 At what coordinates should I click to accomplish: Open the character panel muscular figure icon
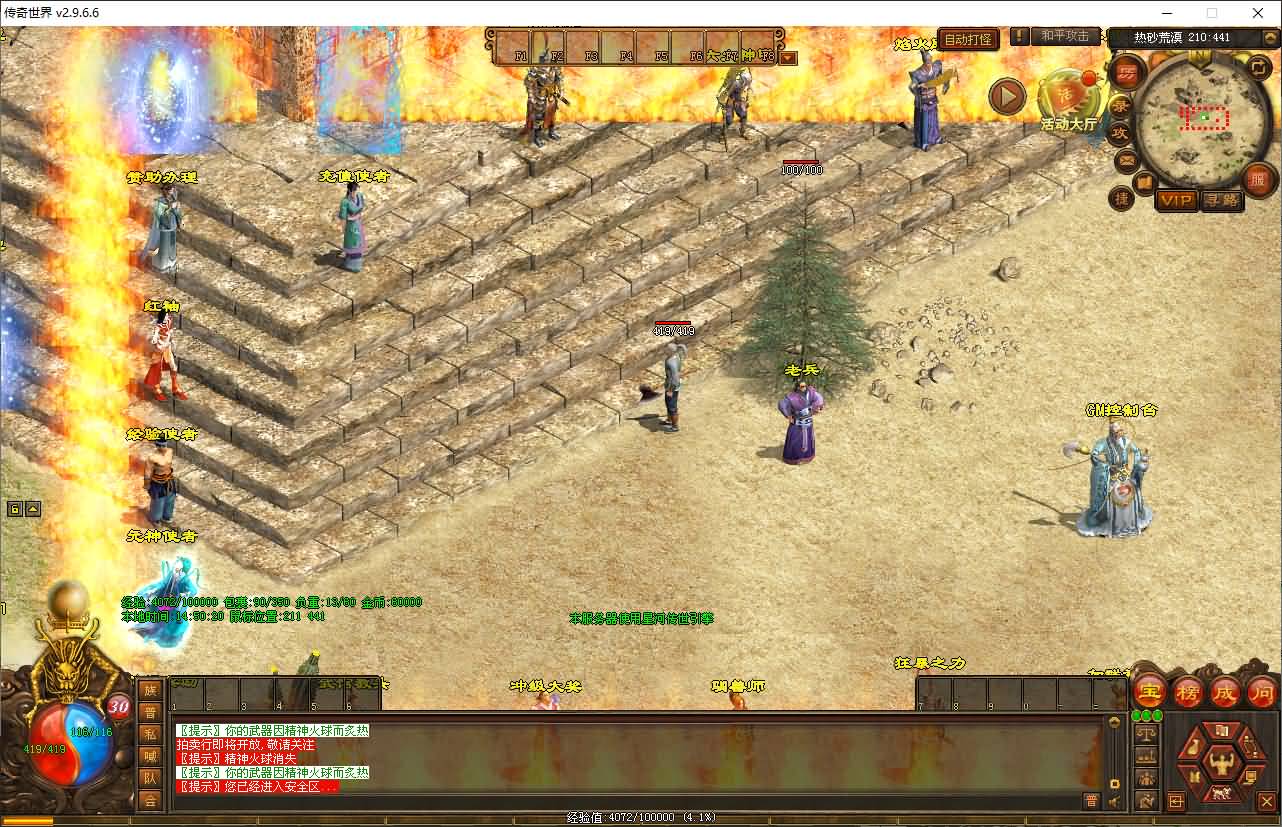click(1221, 765)
